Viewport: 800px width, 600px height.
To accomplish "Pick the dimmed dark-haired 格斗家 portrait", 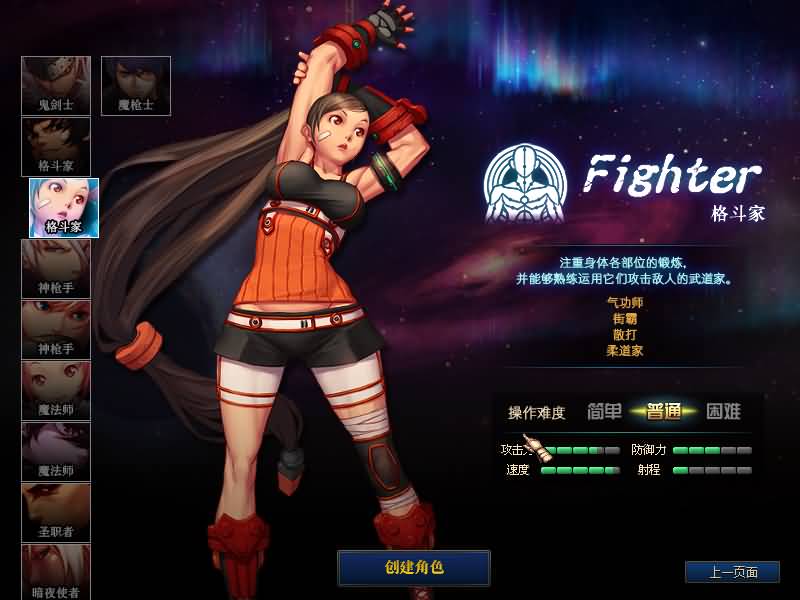I will (56, 147).
